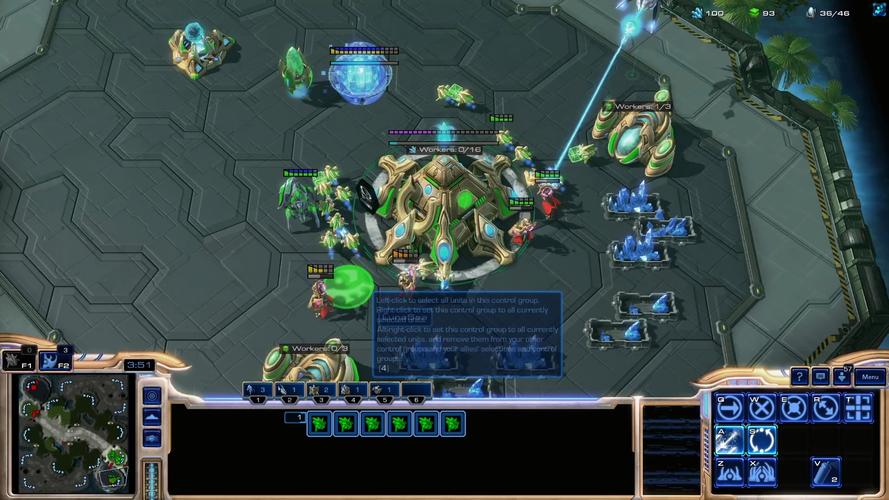
Task: Select the Patrol command
Action: click(825, 408)
